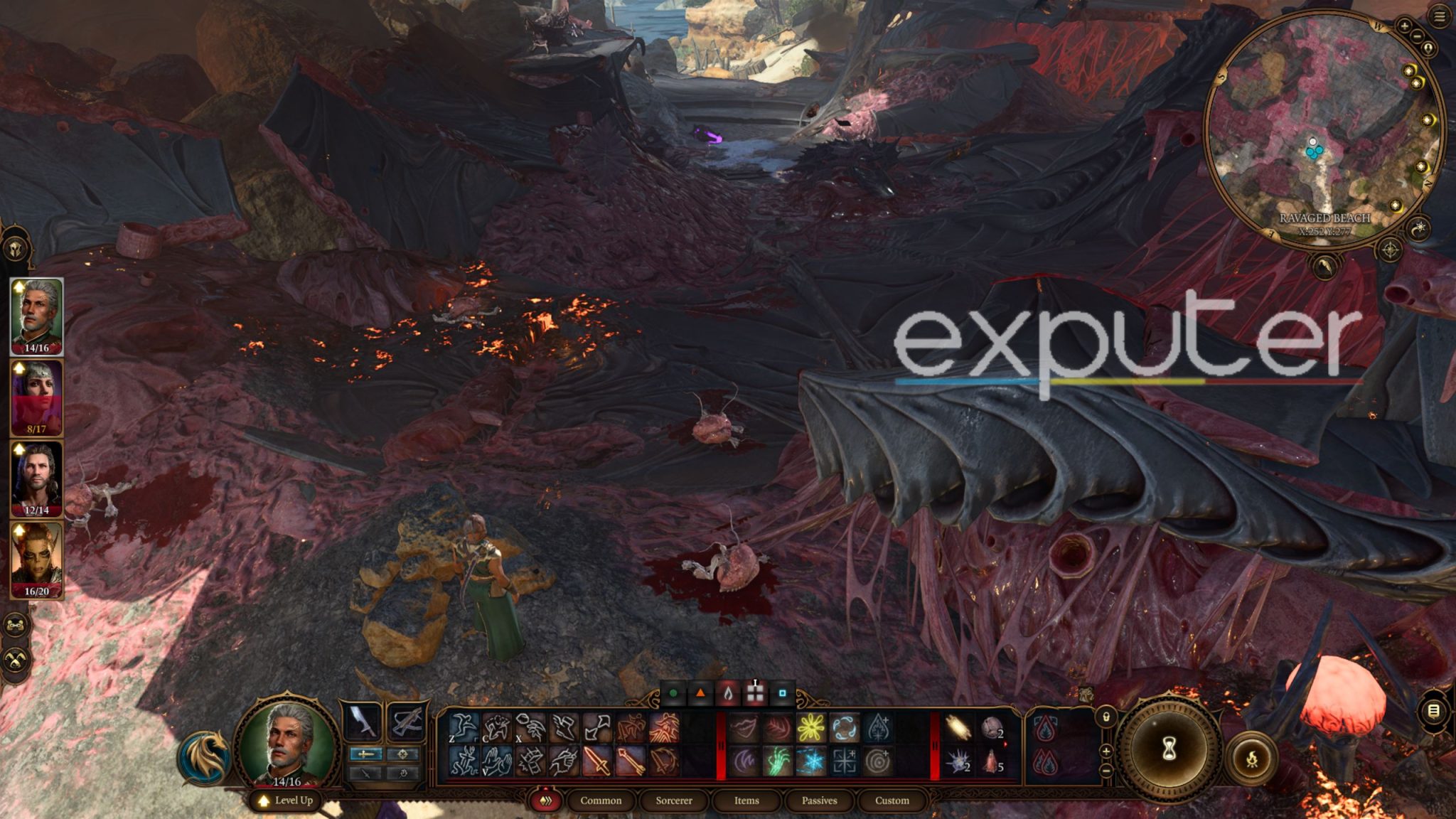Open the campfire rest menu
1456x819 pixels.
tap(1251, 759)
